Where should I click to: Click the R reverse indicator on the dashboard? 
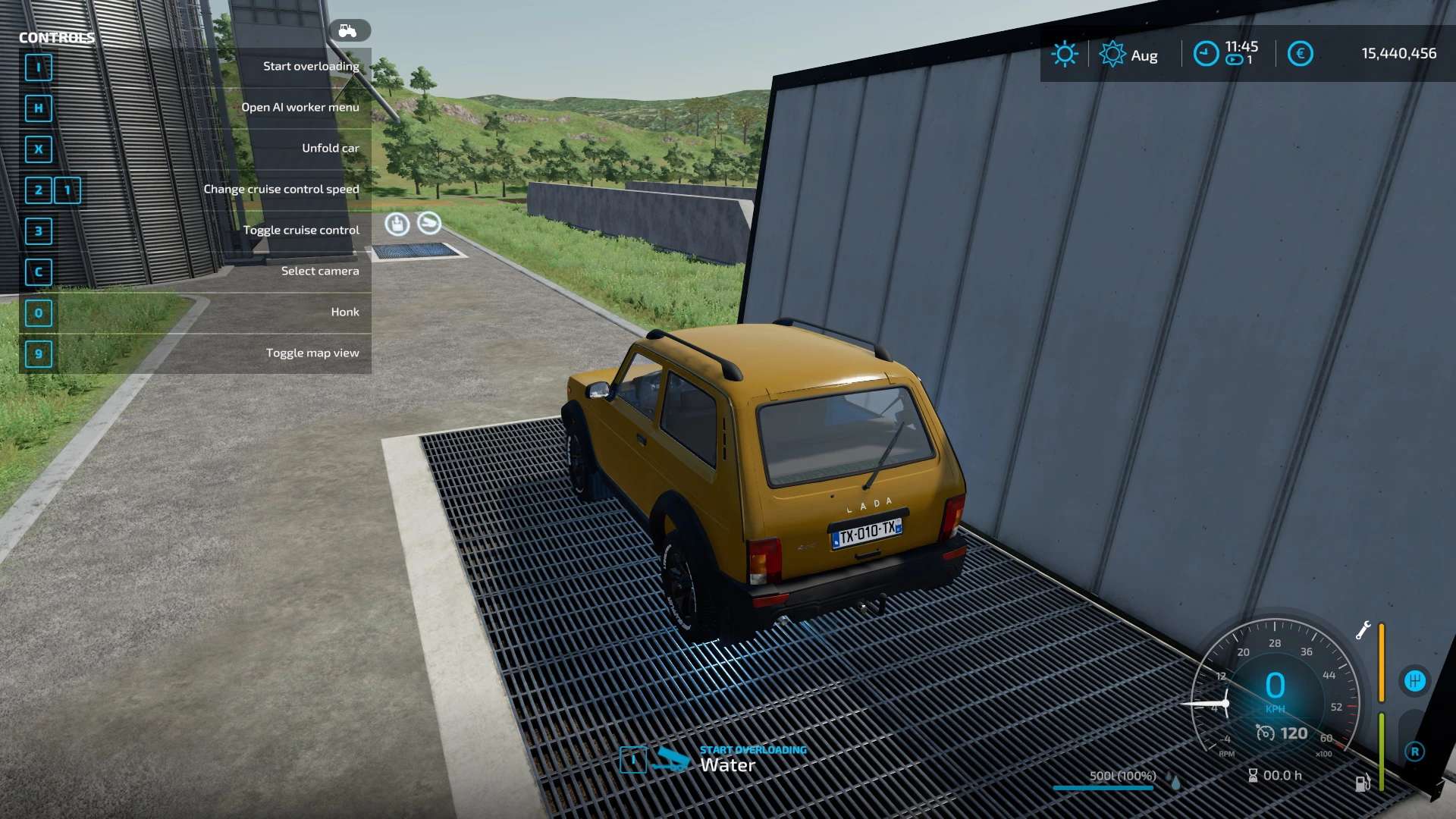tap(1416, 752)
